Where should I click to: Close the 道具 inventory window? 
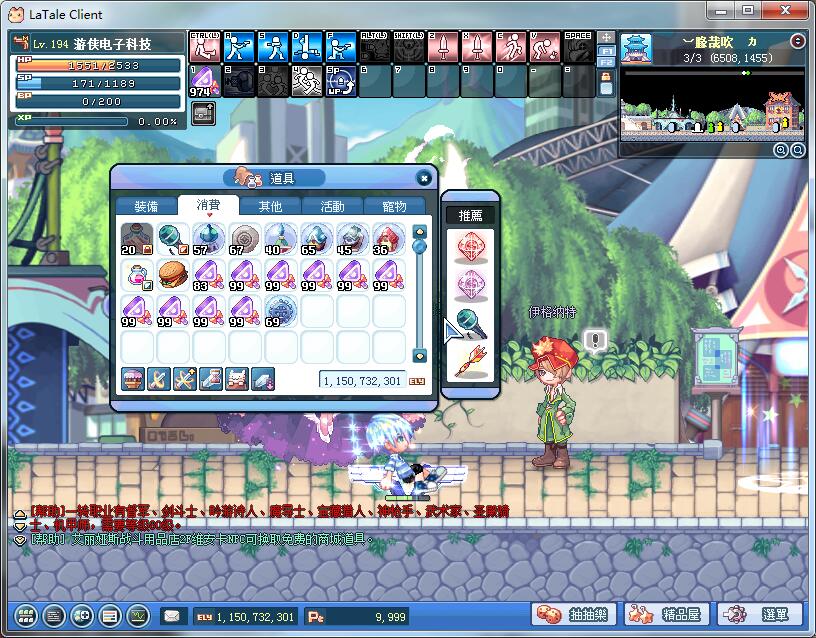424,178
